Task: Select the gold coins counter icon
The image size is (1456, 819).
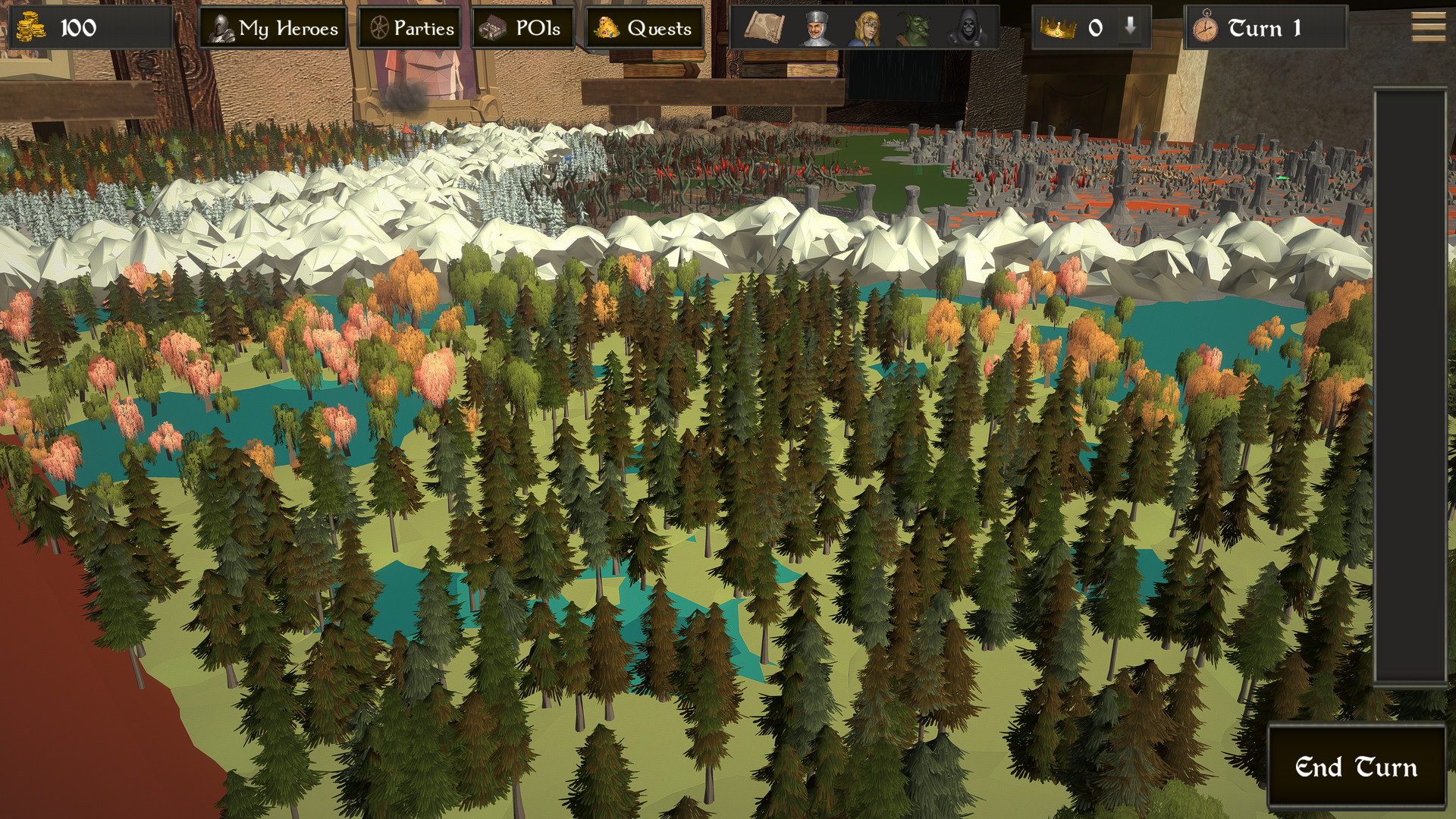Action: coord(30,28)
